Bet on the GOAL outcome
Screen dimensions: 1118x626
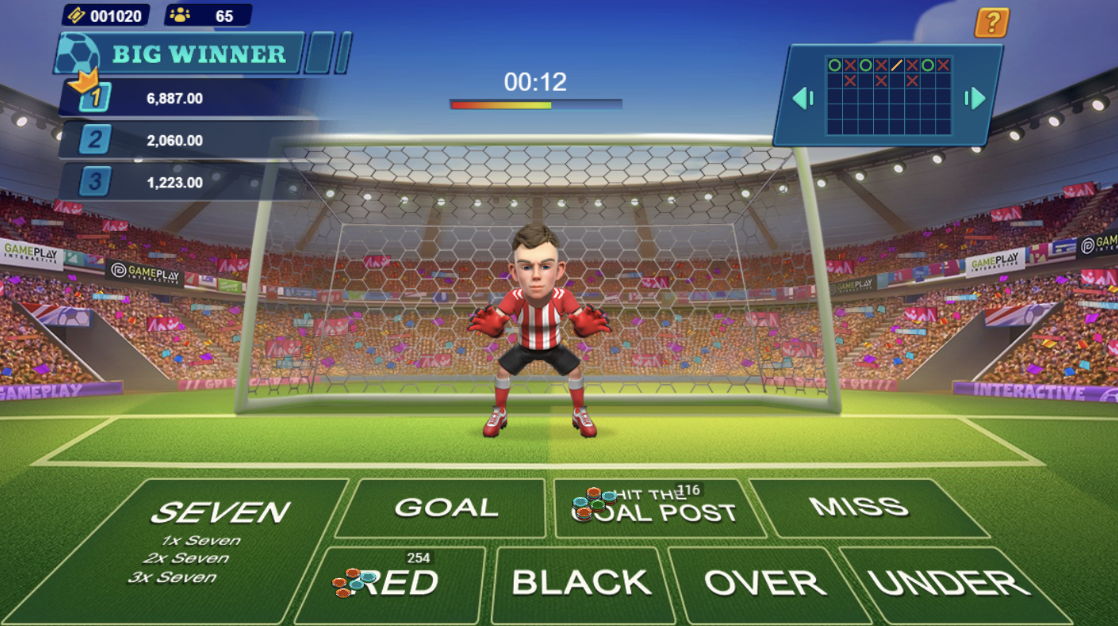click(446, 508)
